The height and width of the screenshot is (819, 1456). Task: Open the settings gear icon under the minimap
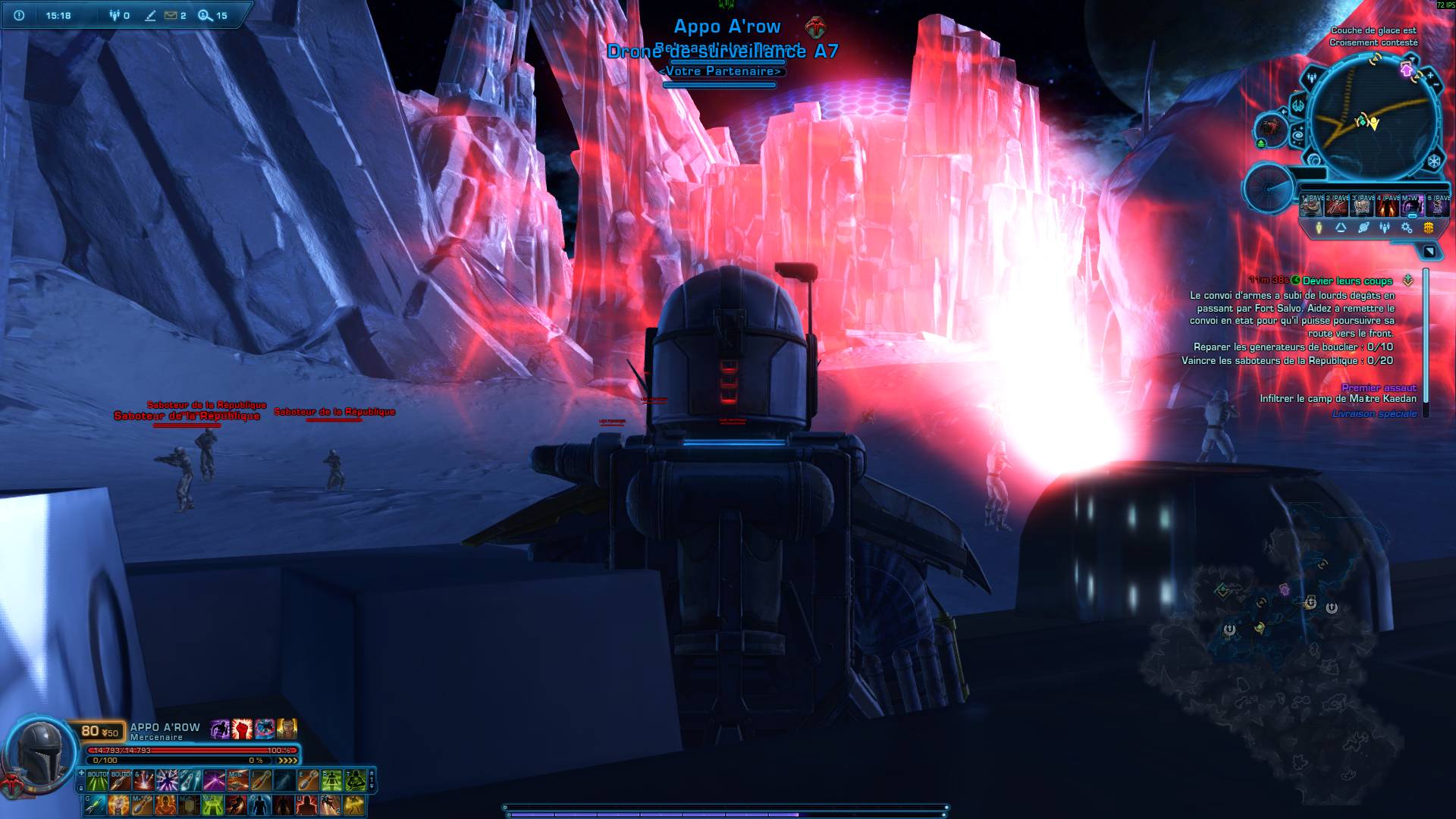pos(1406,227)
